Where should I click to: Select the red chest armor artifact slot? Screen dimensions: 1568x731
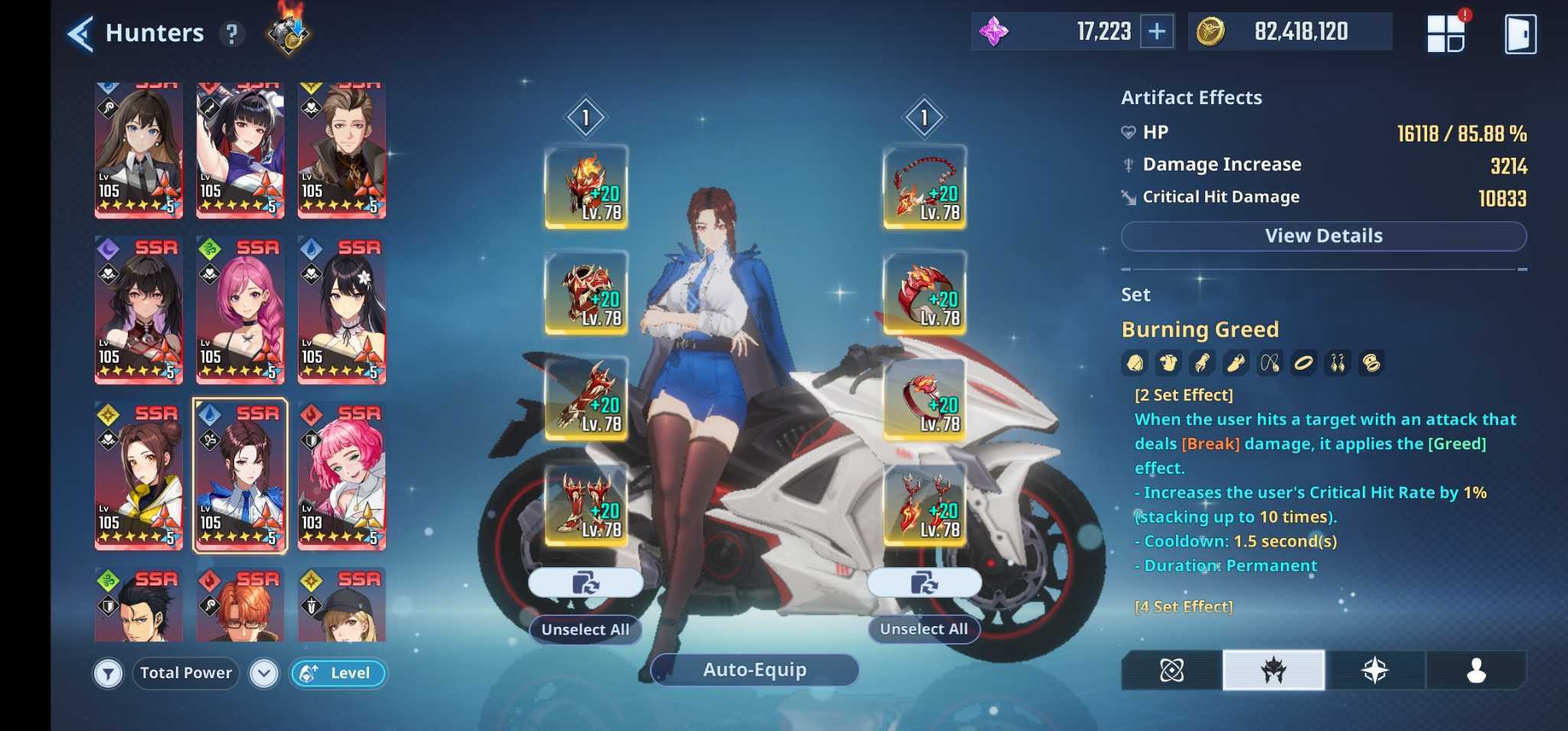tap(586, 292)
